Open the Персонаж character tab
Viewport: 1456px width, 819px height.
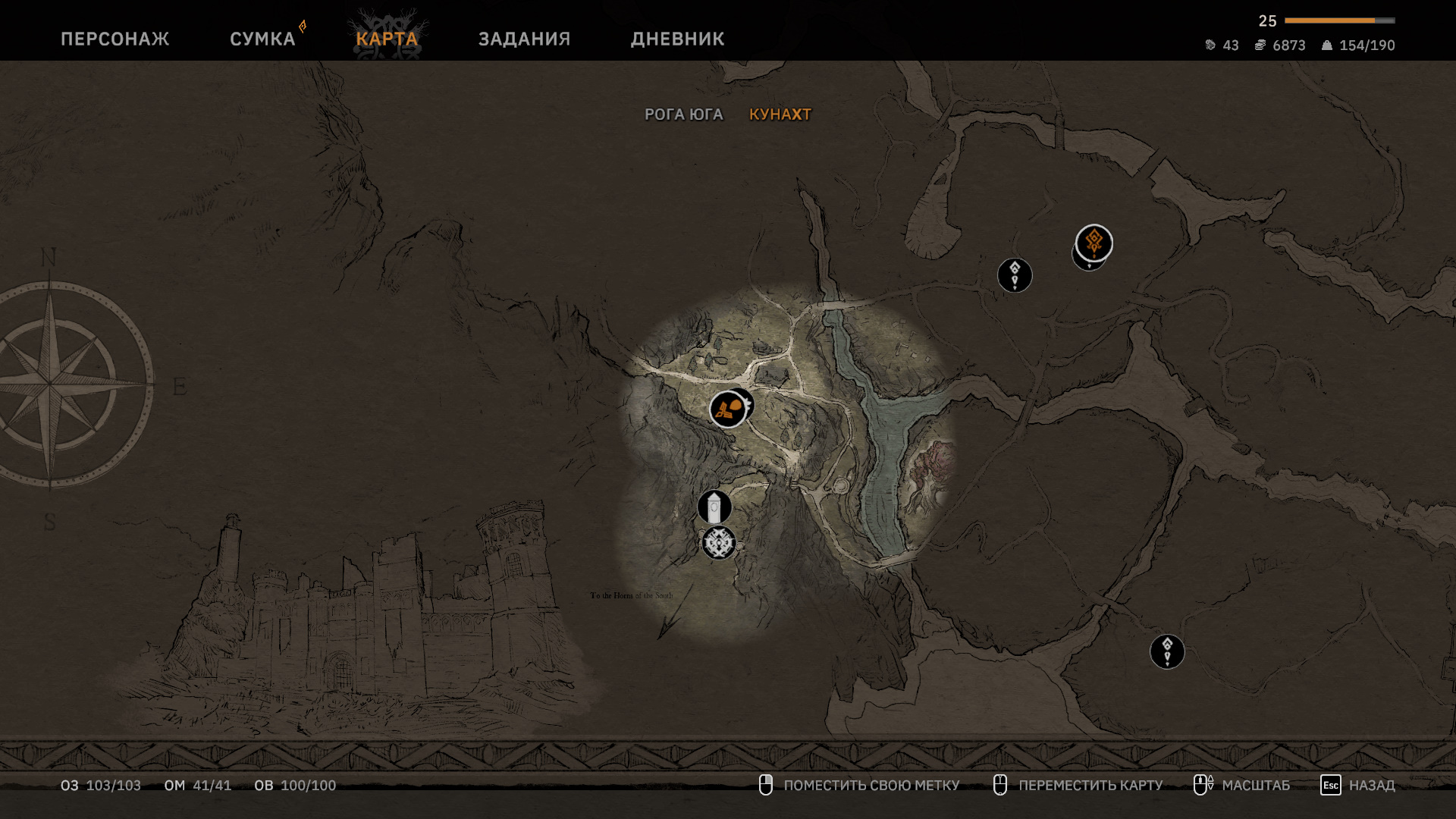[115, 39]
